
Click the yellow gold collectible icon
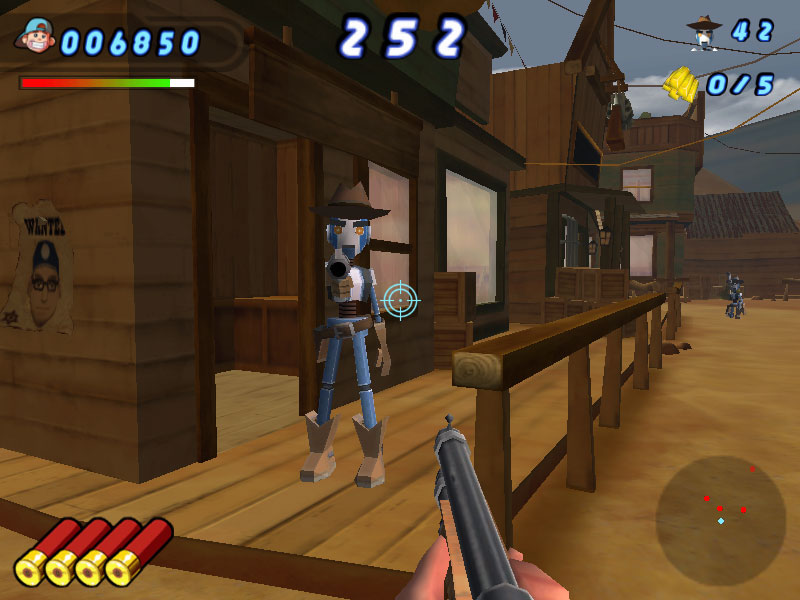[682, 84]
